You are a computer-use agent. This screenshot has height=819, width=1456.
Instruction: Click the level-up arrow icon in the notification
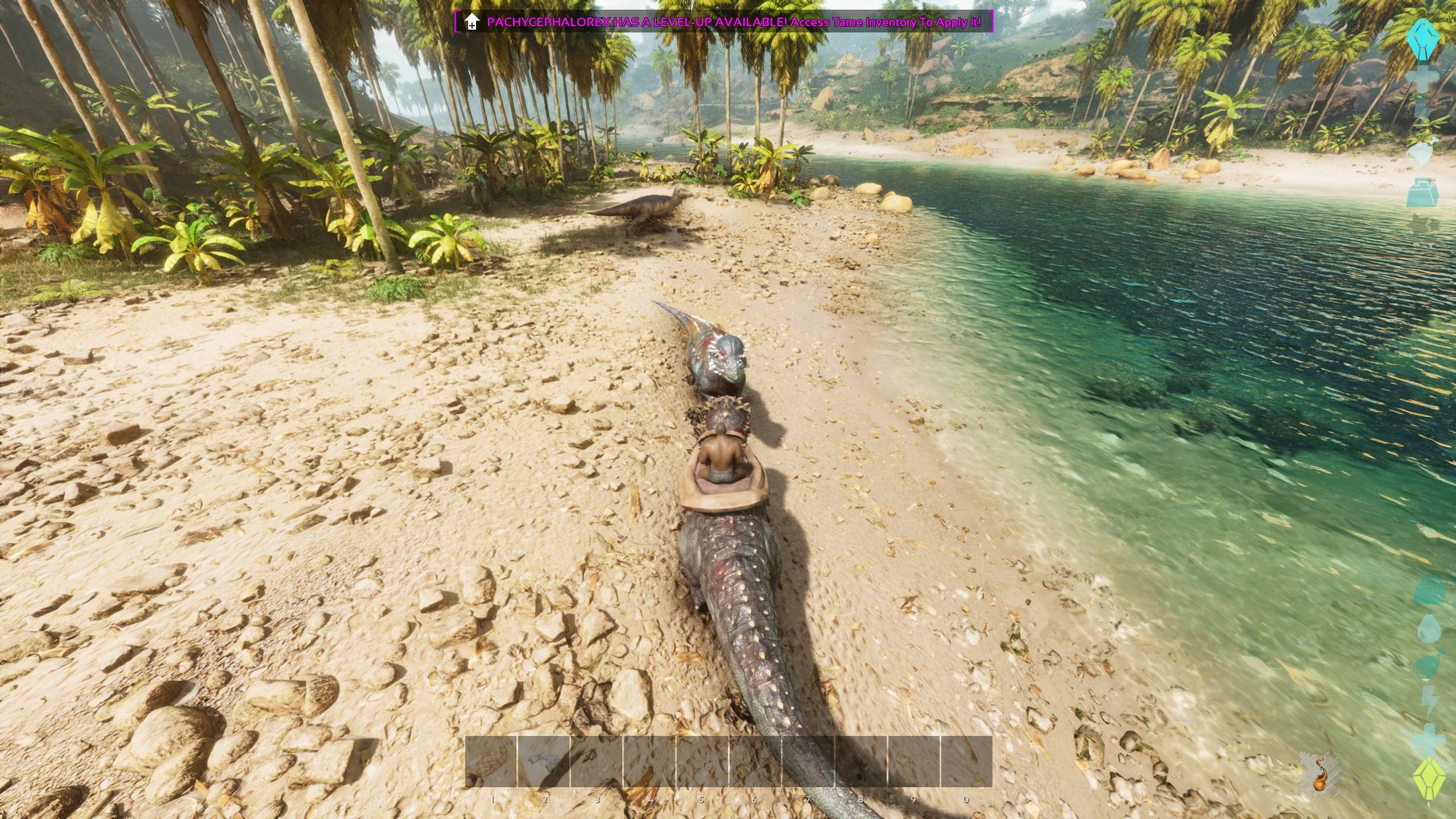(471, 22)
